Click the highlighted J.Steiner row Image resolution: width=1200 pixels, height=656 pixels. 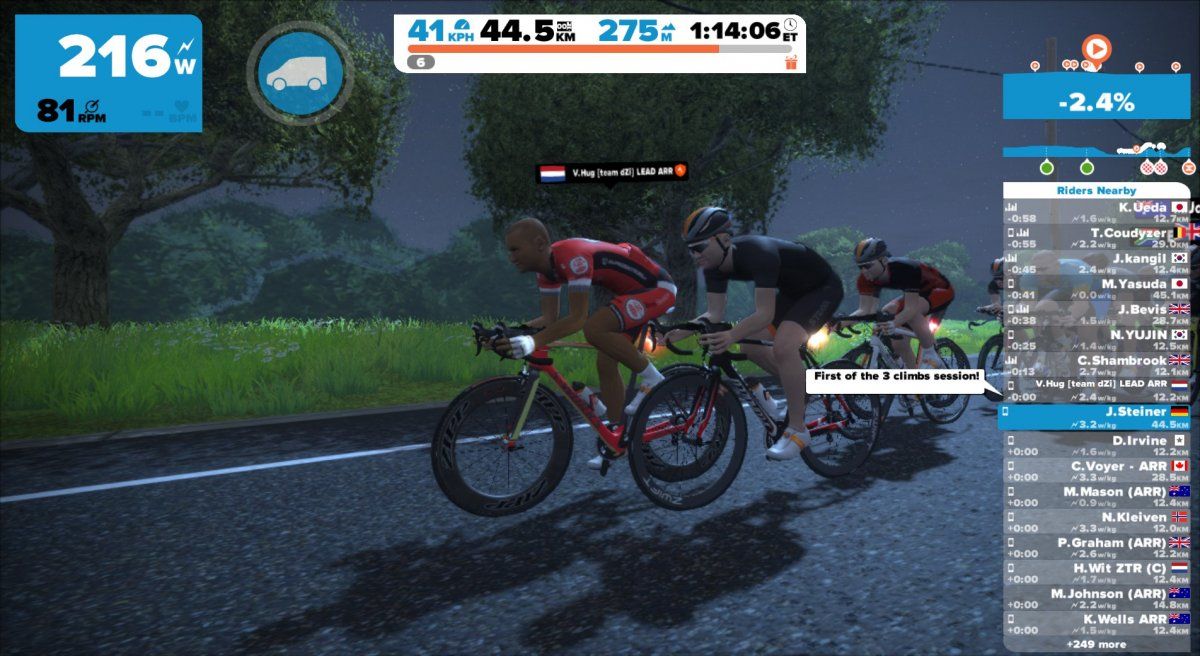click(1096, 417)
